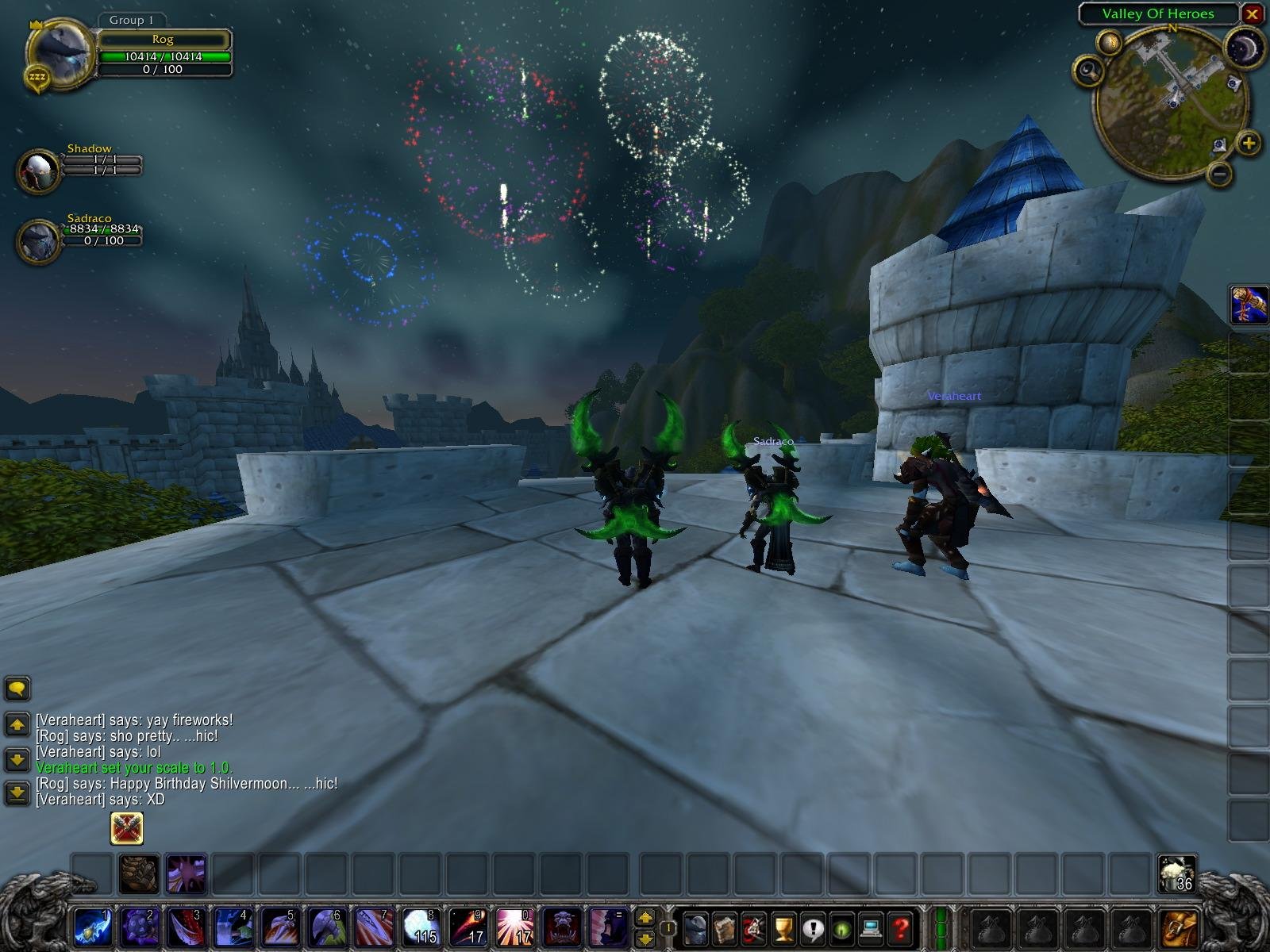
Task: Open the red question mark help menu
Action: (x=899, y=927)
